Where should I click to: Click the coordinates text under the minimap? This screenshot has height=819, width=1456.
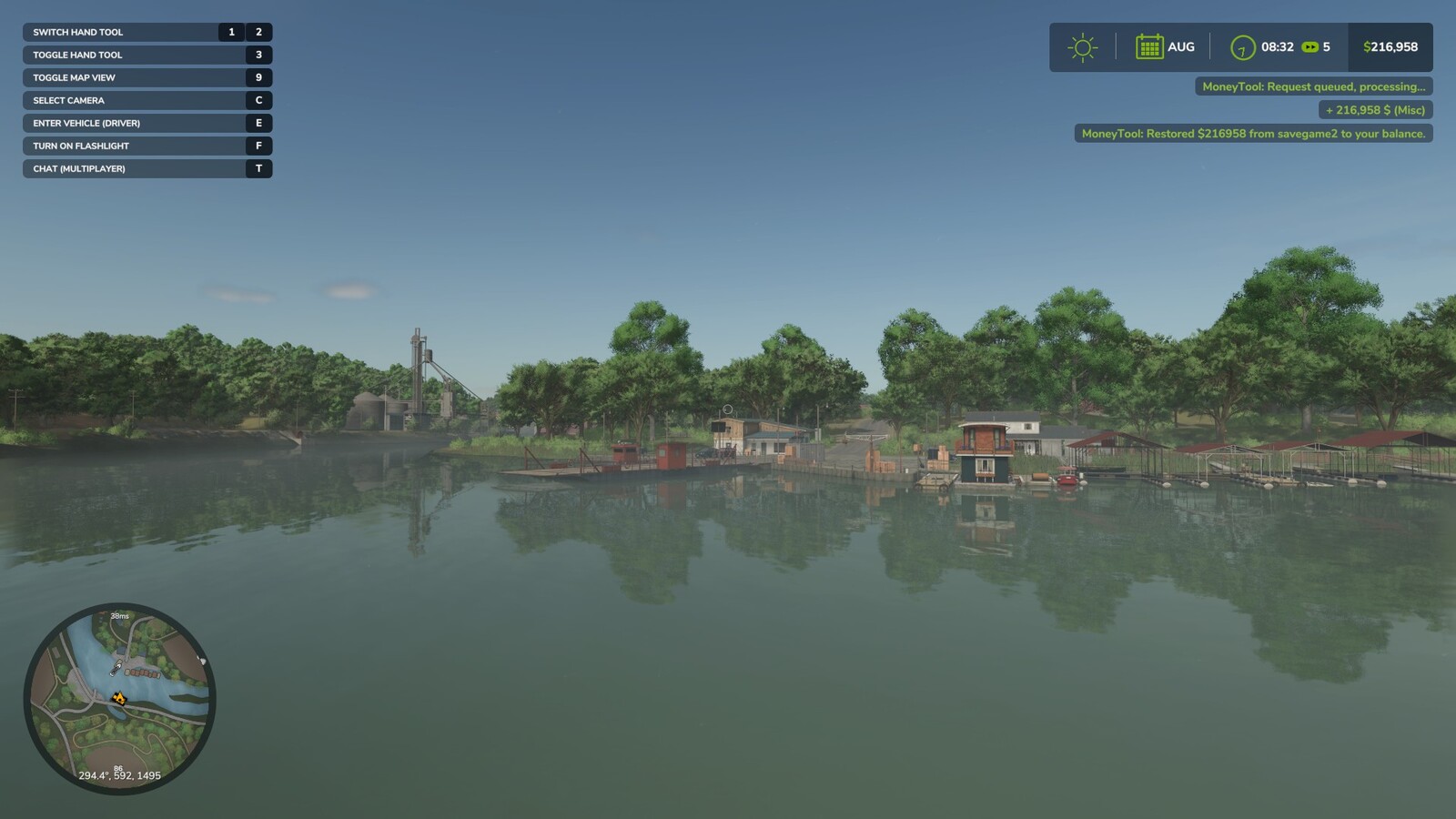120,775
